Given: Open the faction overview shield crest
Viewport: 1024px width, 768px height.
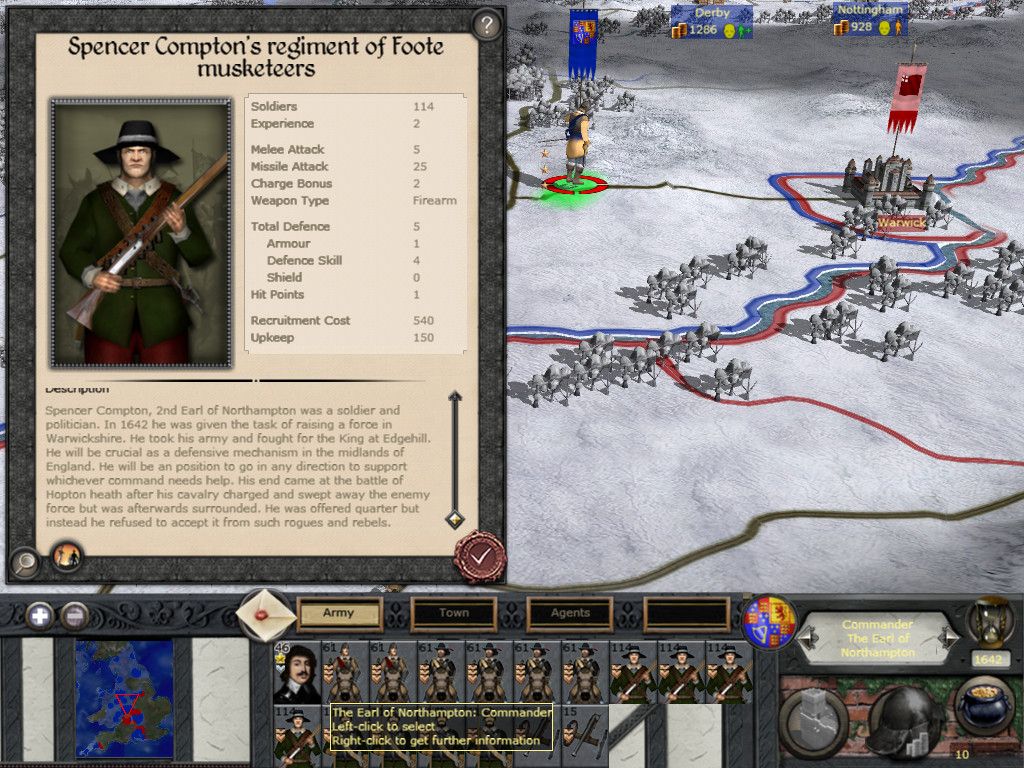Looking at the screenshot, I should (770, 622).
